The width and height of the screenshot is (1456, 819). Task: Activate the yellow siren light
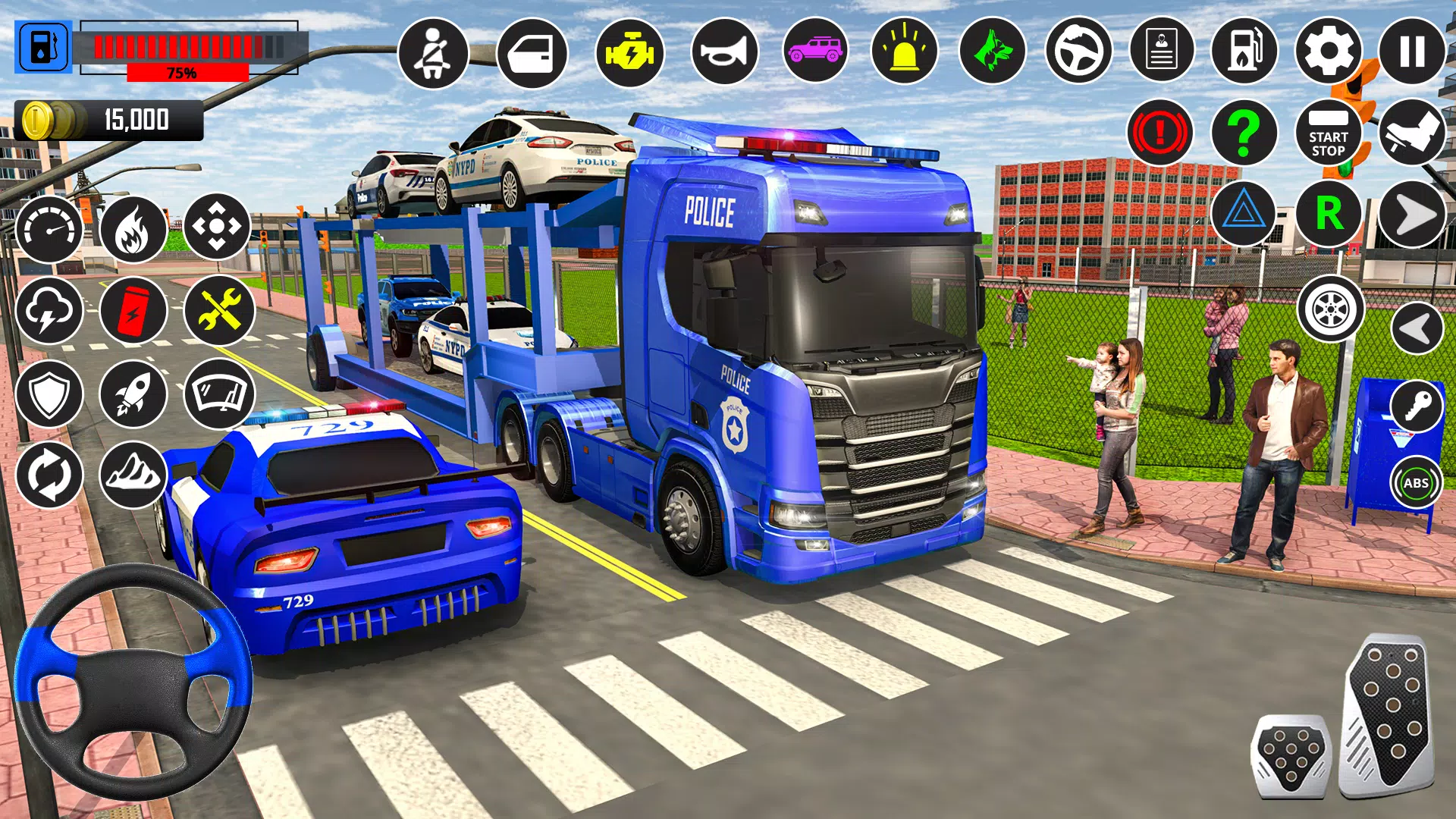point(904,52)
